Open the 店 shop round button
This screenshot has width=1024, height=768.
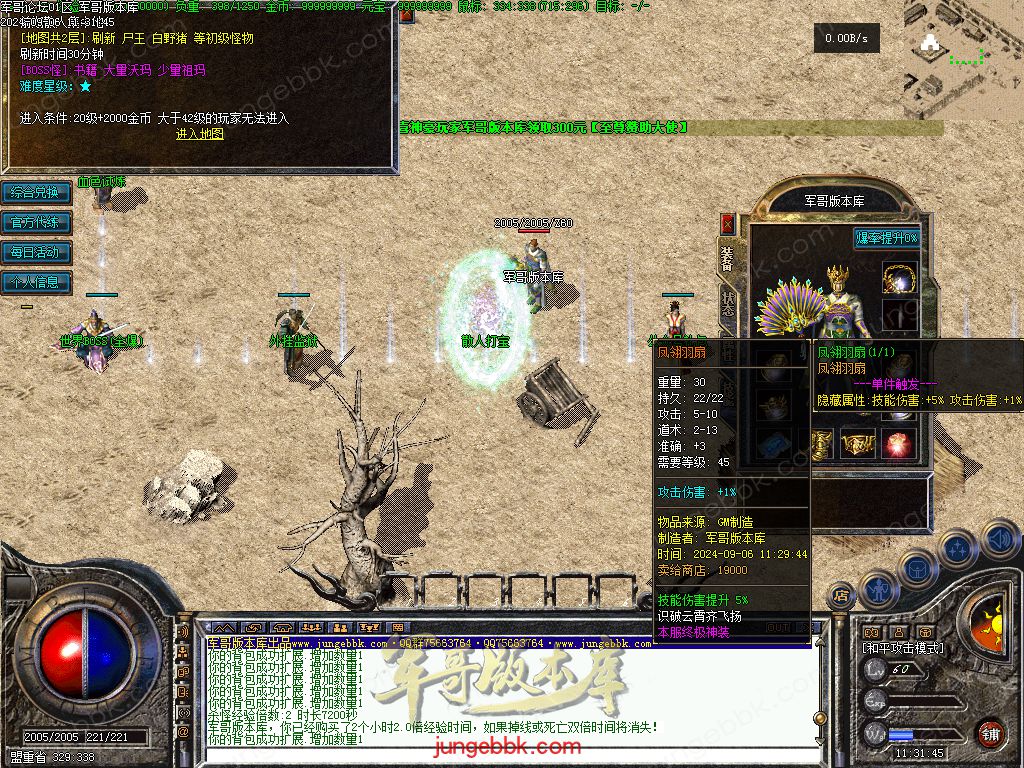(842, 597)
